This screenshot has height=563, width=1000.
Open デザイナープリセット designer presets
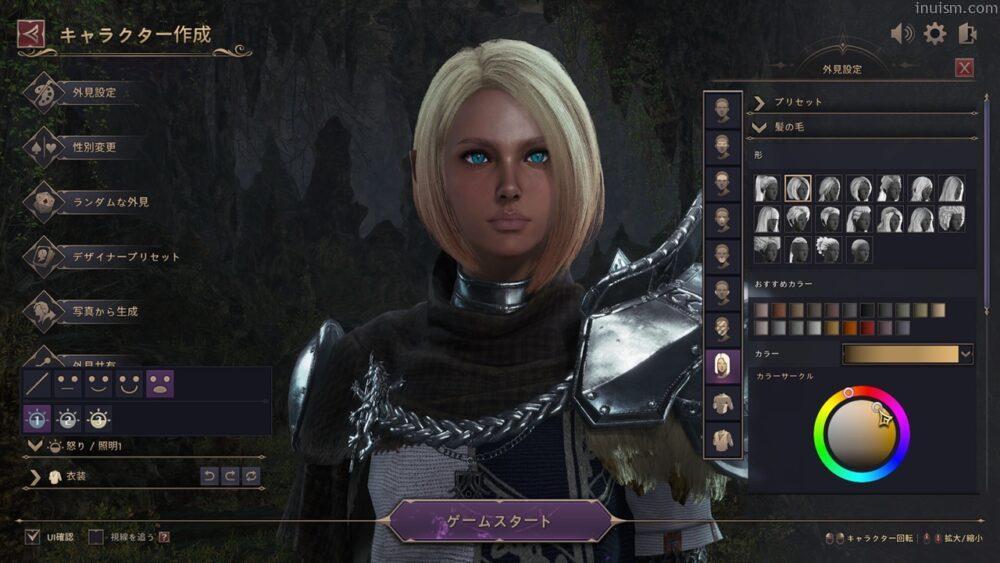[126, 257]
